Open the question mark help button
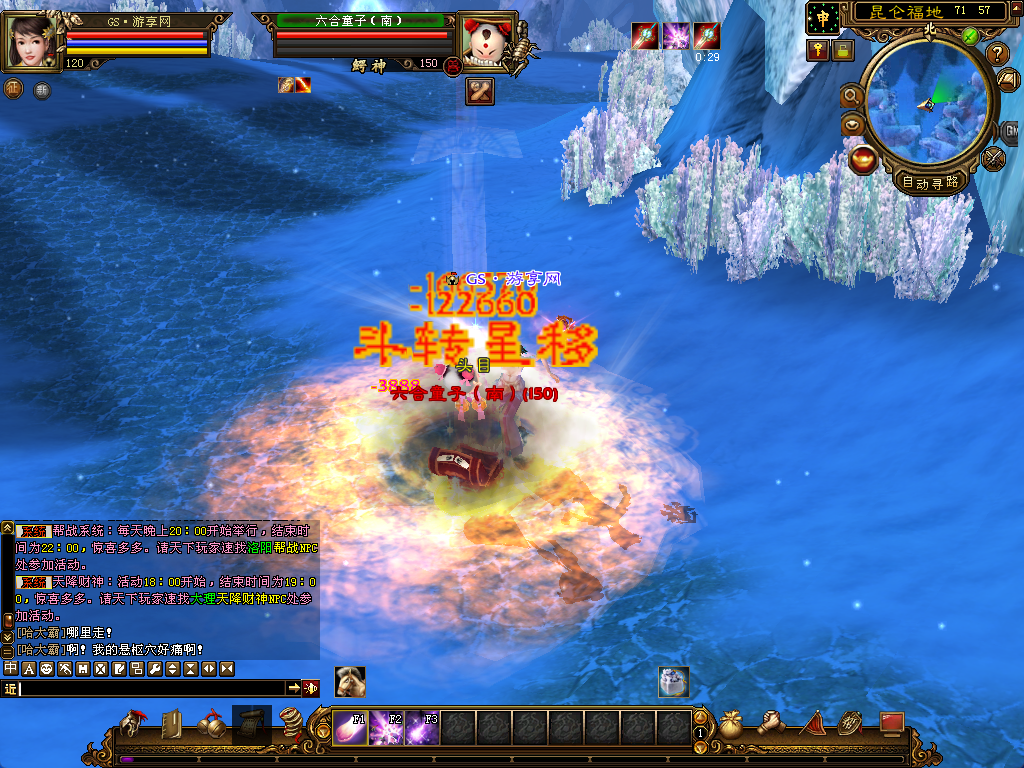This screenshot has width=1024, height=768. 997,54
